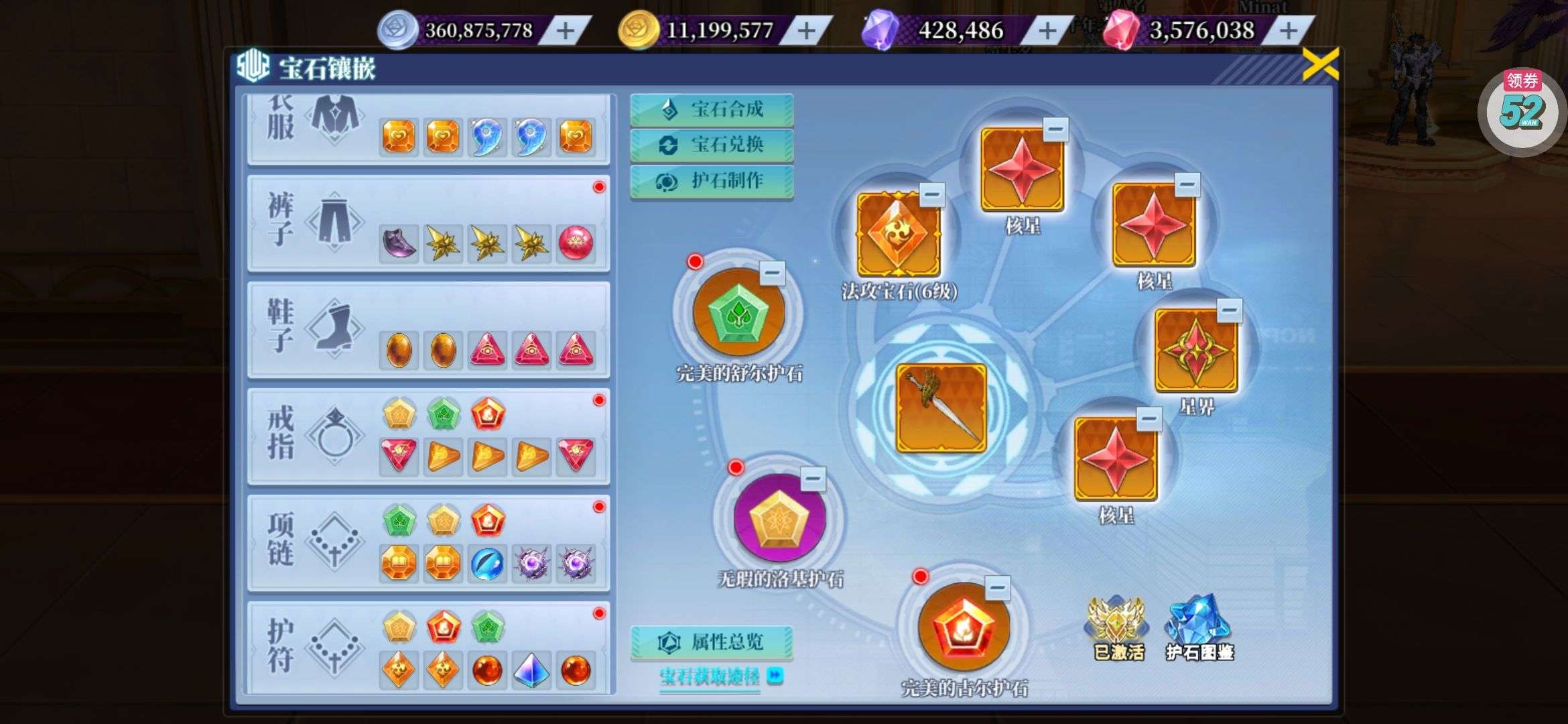Select the 鞋子 shoes equipment row

[x=428, y=330]
